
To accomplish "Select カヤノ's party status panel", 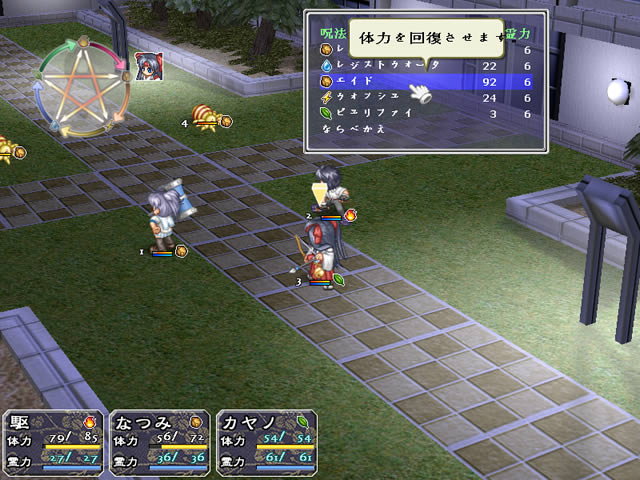I will click(x=267, y=440).
